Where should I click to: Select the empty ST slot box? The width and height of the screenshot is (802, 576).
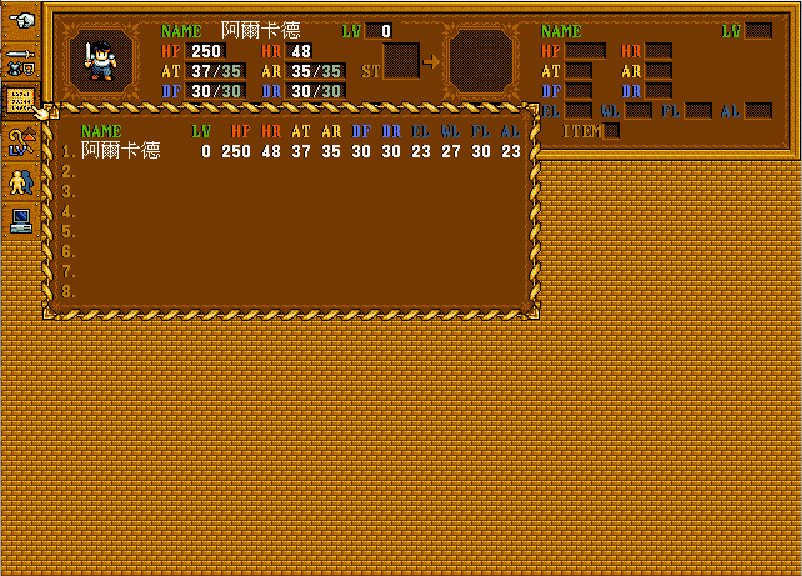tap(402, 61)
